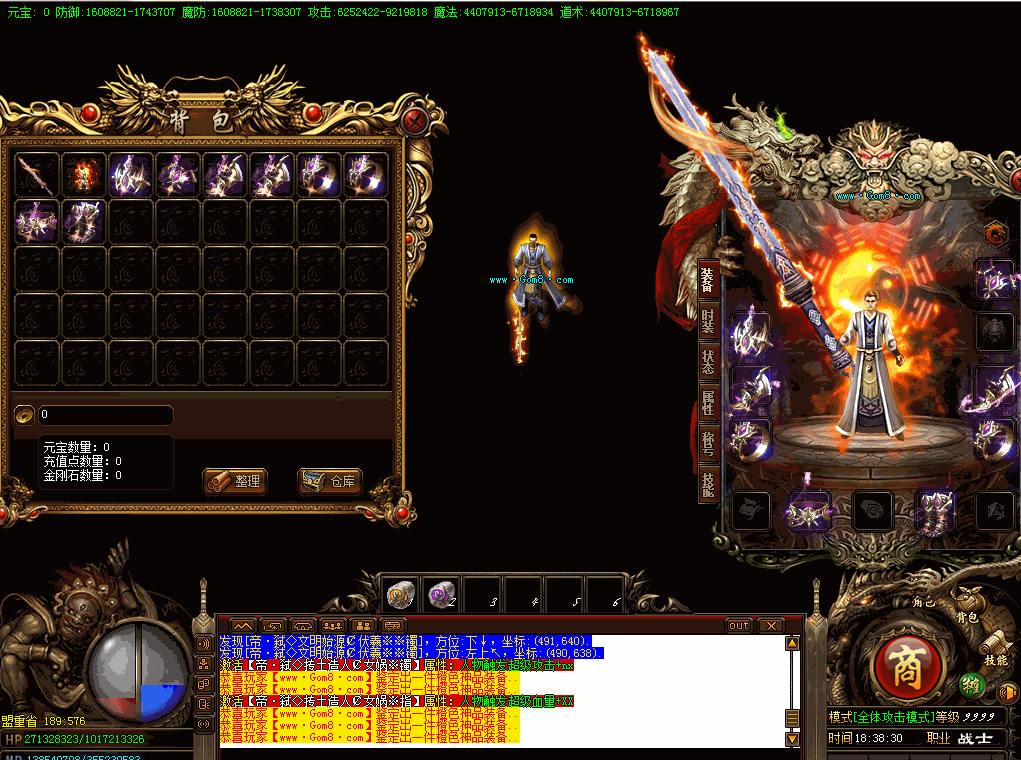Open the 仓库 warehouse
The height and width of the screenshot is (760, 1021).
click(330, 481)
